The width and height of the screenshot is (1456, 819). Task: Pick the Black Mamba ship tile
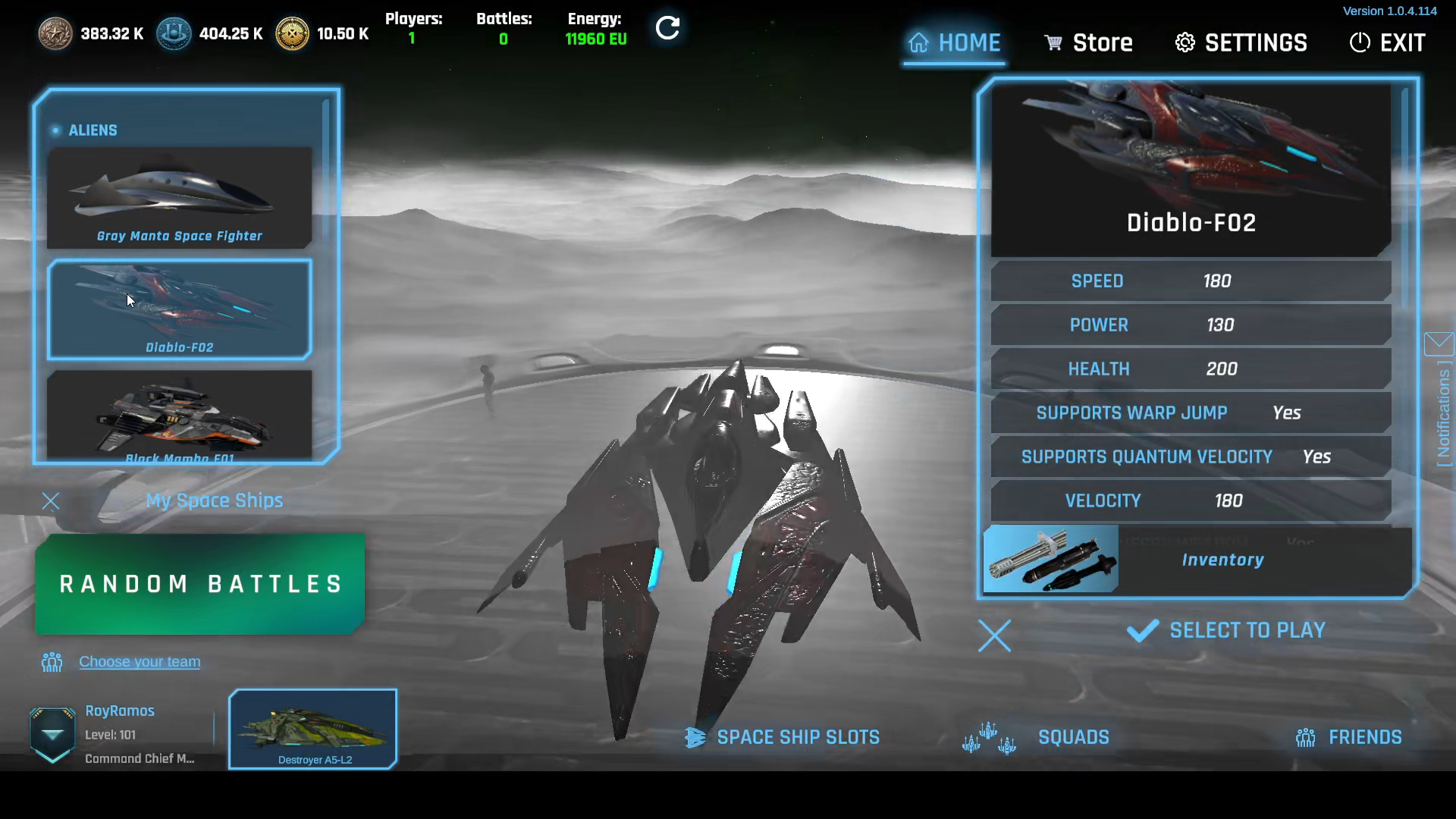point(180,414)
